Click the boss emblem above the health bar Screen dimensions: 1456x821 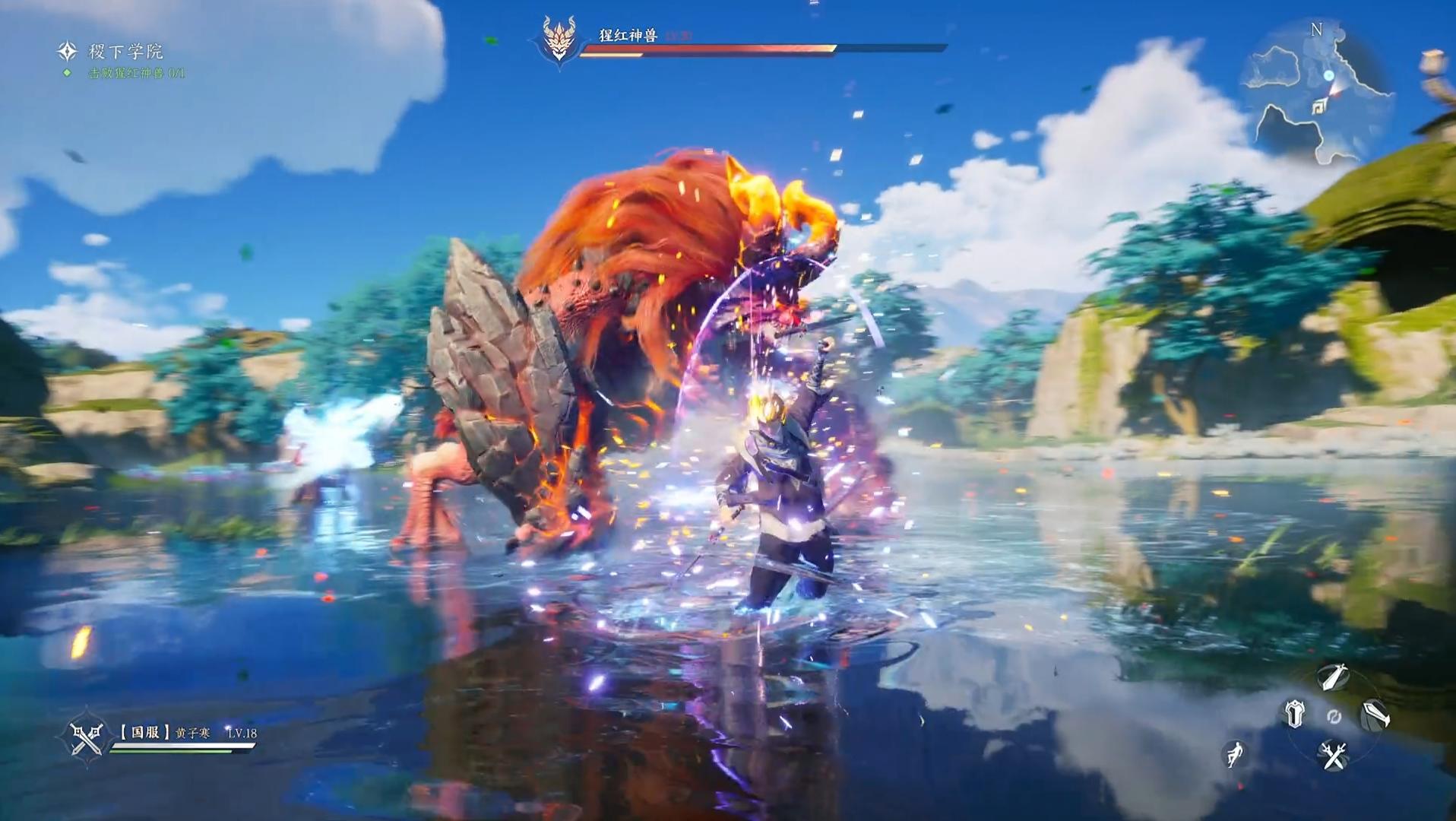(x=559, y=36)
